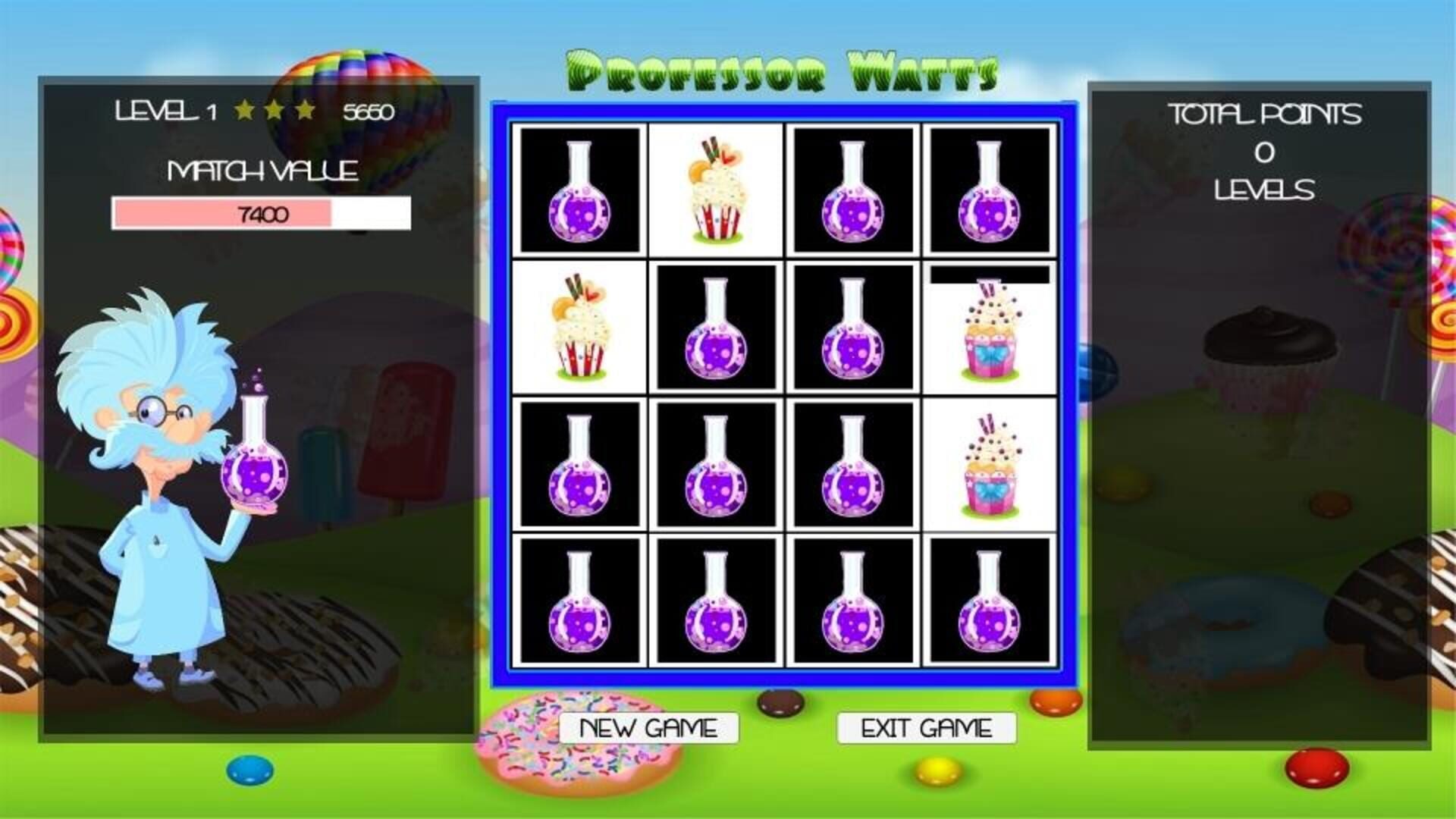Flip the top-left flask card
Screen dimensions: 1456x819
tap(580, 190)
